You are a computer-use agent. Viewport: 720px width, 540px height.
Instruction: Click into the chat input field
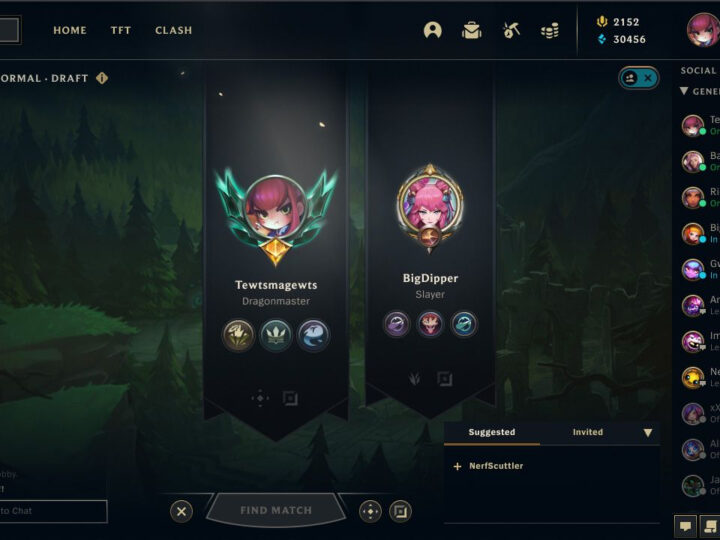coord(53,511)
